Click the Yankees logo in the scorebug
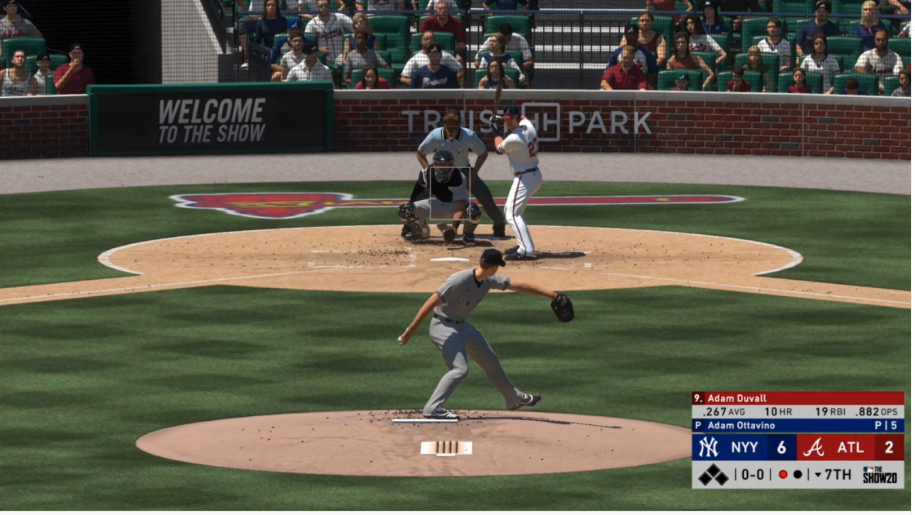 (708, 447)
